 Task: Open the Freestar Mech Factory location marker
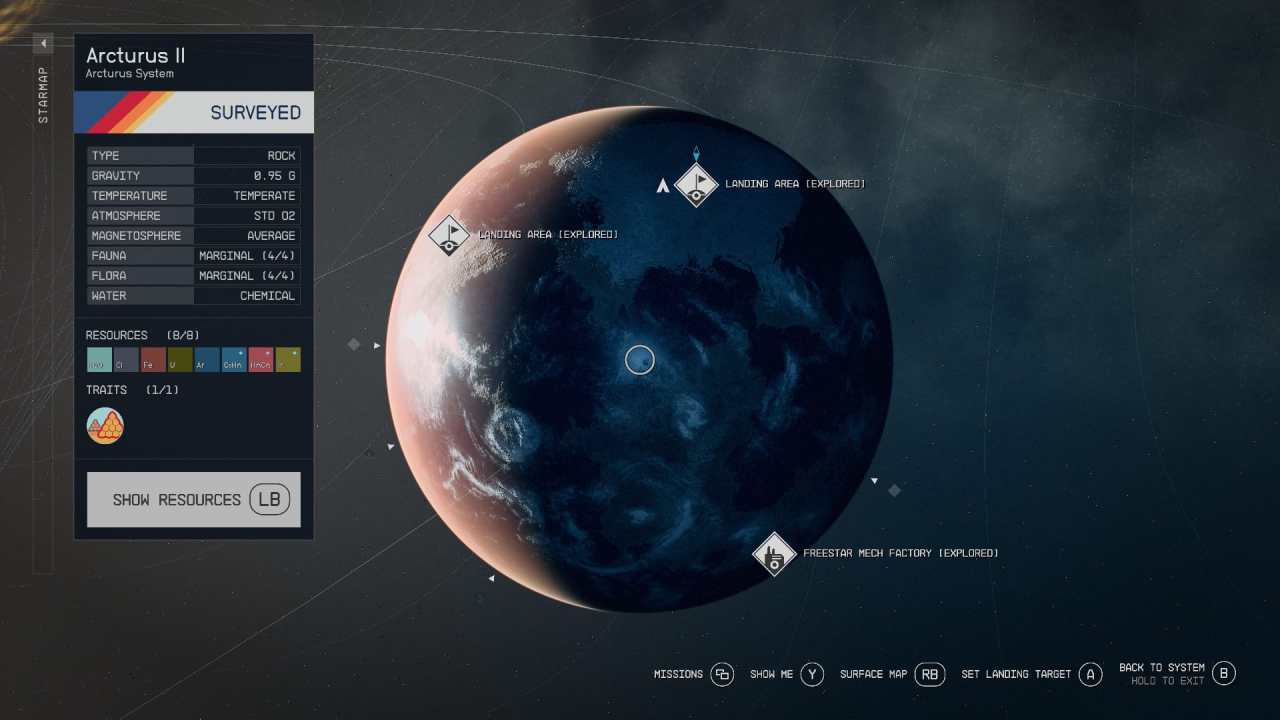point(775,555)
